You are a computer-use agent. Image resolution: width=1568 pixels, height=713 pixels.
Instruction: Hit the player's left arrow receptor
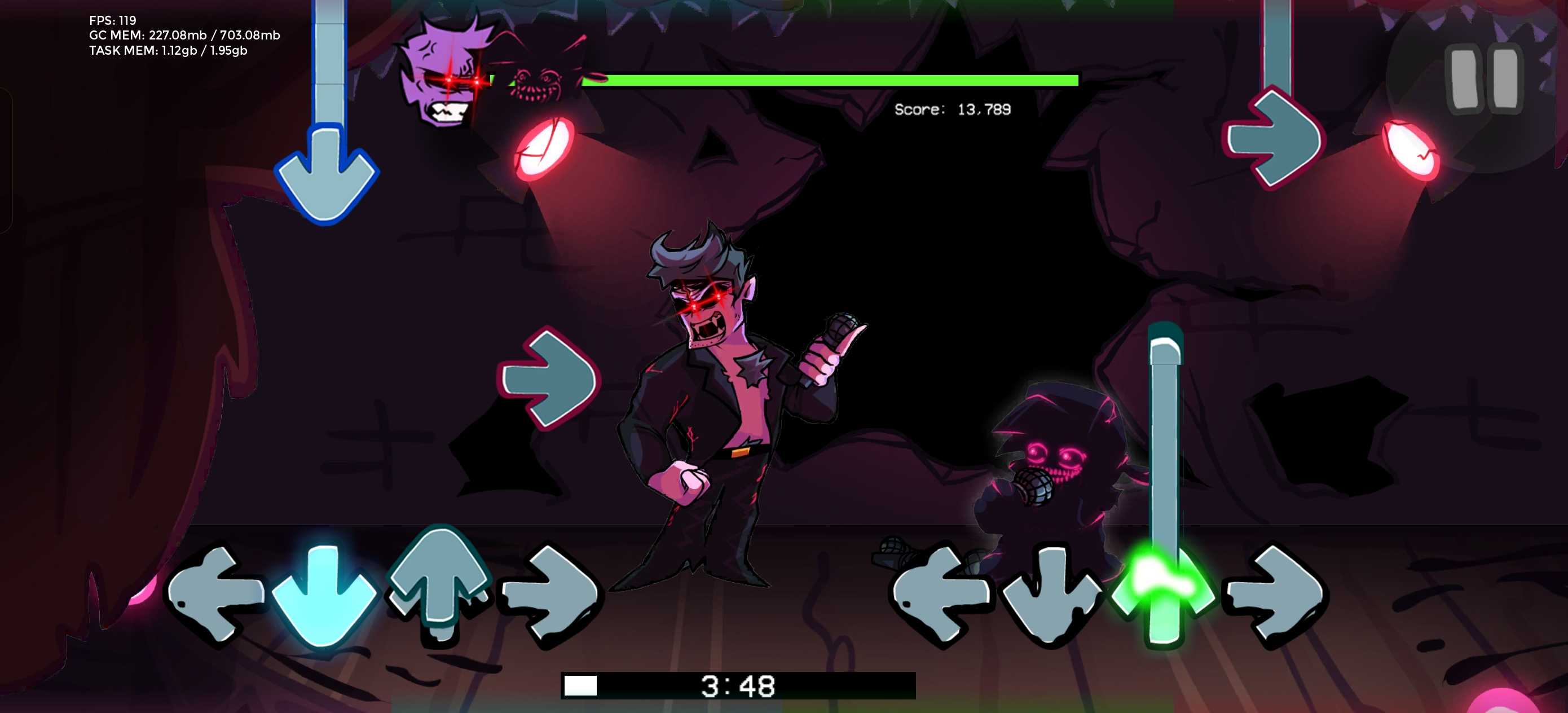(940, 593)
